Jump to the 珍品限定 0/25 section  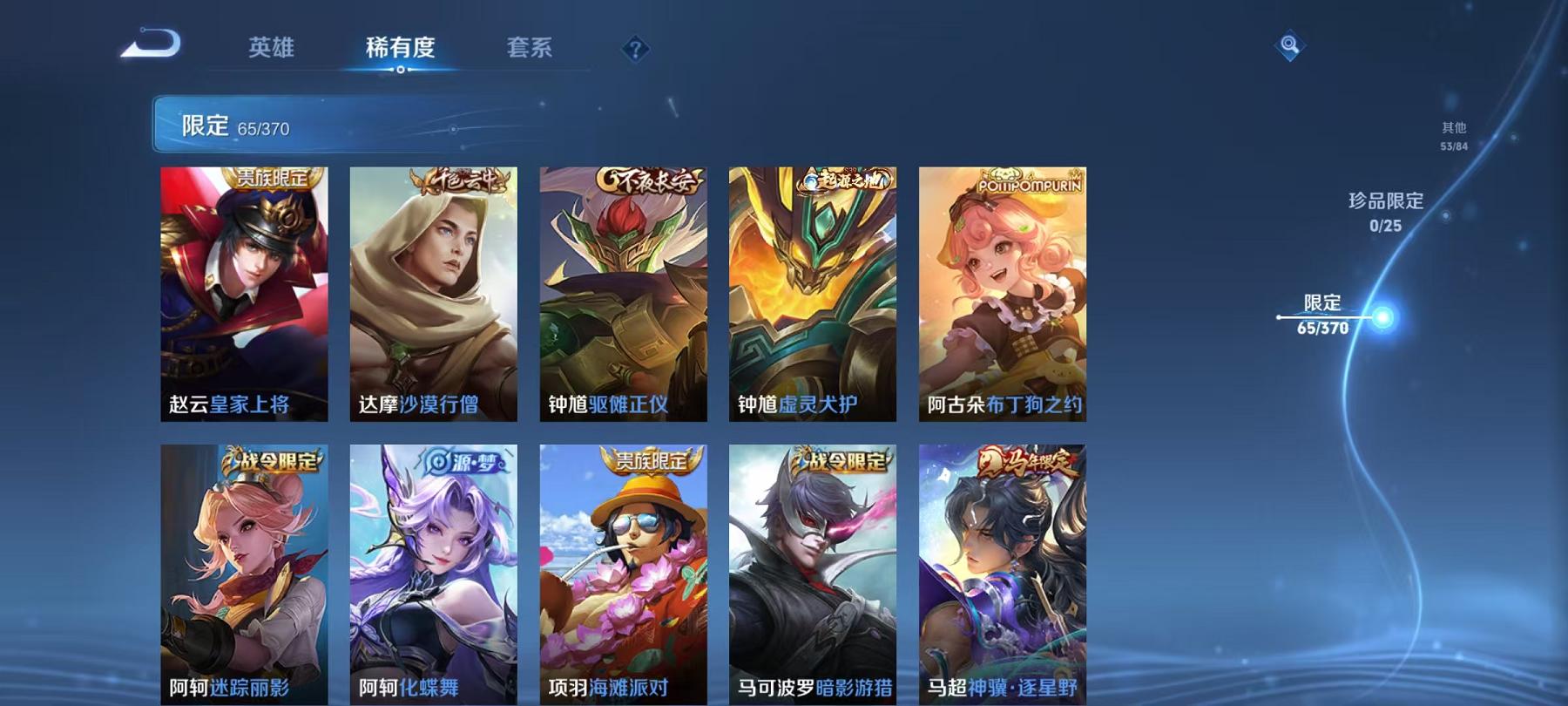coord(1385,212)
